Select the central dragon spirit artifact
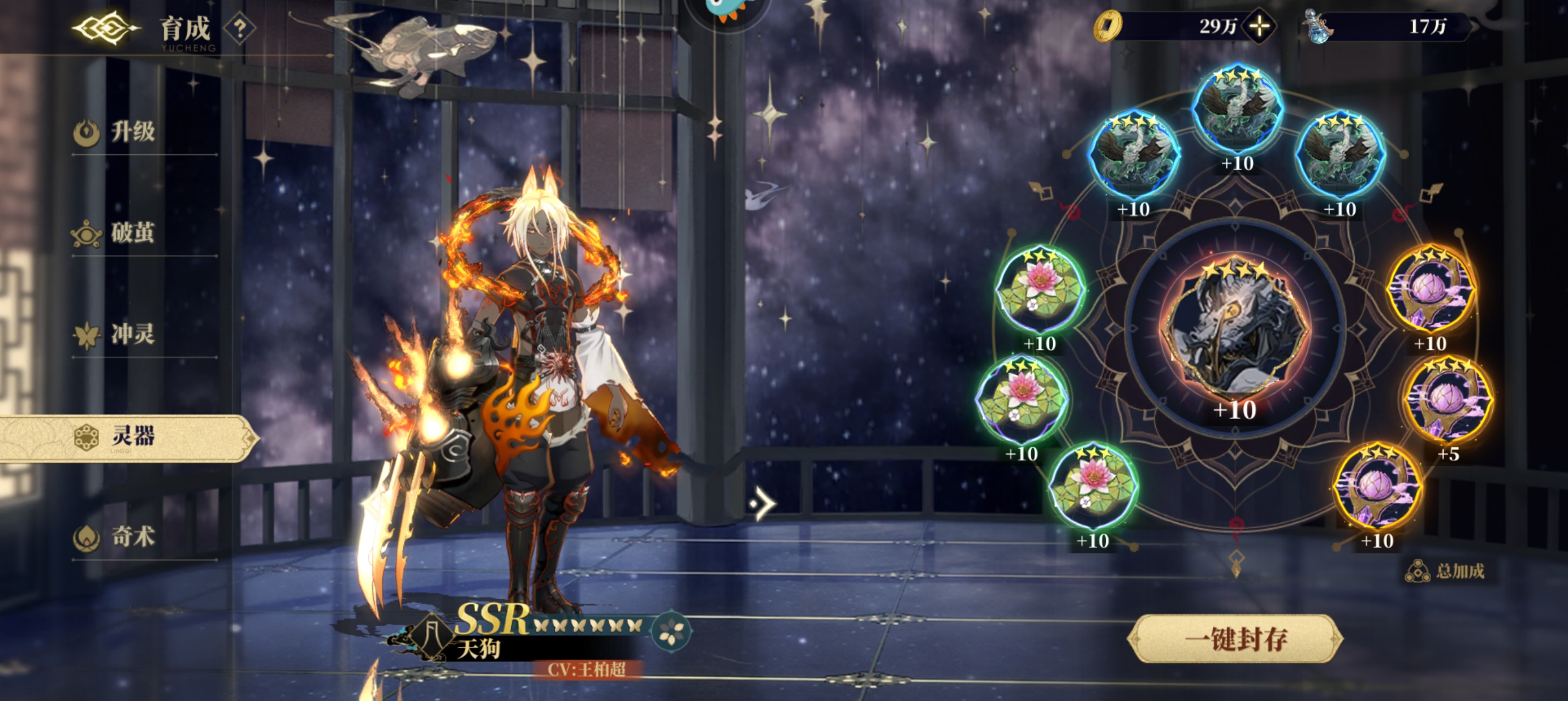This screenshot has height=701, width=1568. 1234,328
